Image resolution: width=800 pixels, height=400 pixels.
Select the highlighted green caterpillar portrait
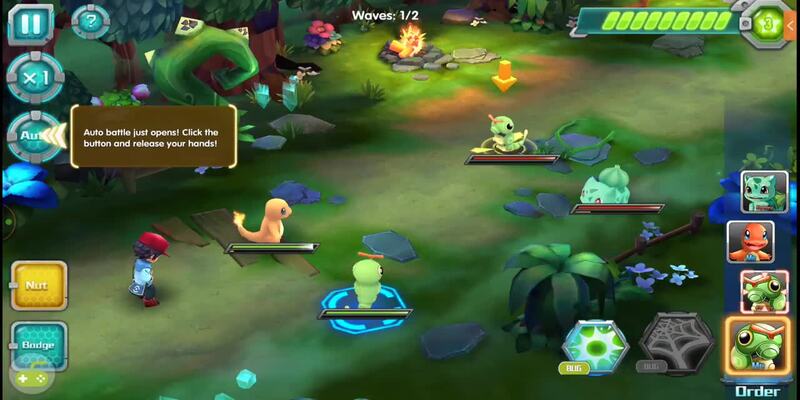pyautogui.click(x=758, y=347)
